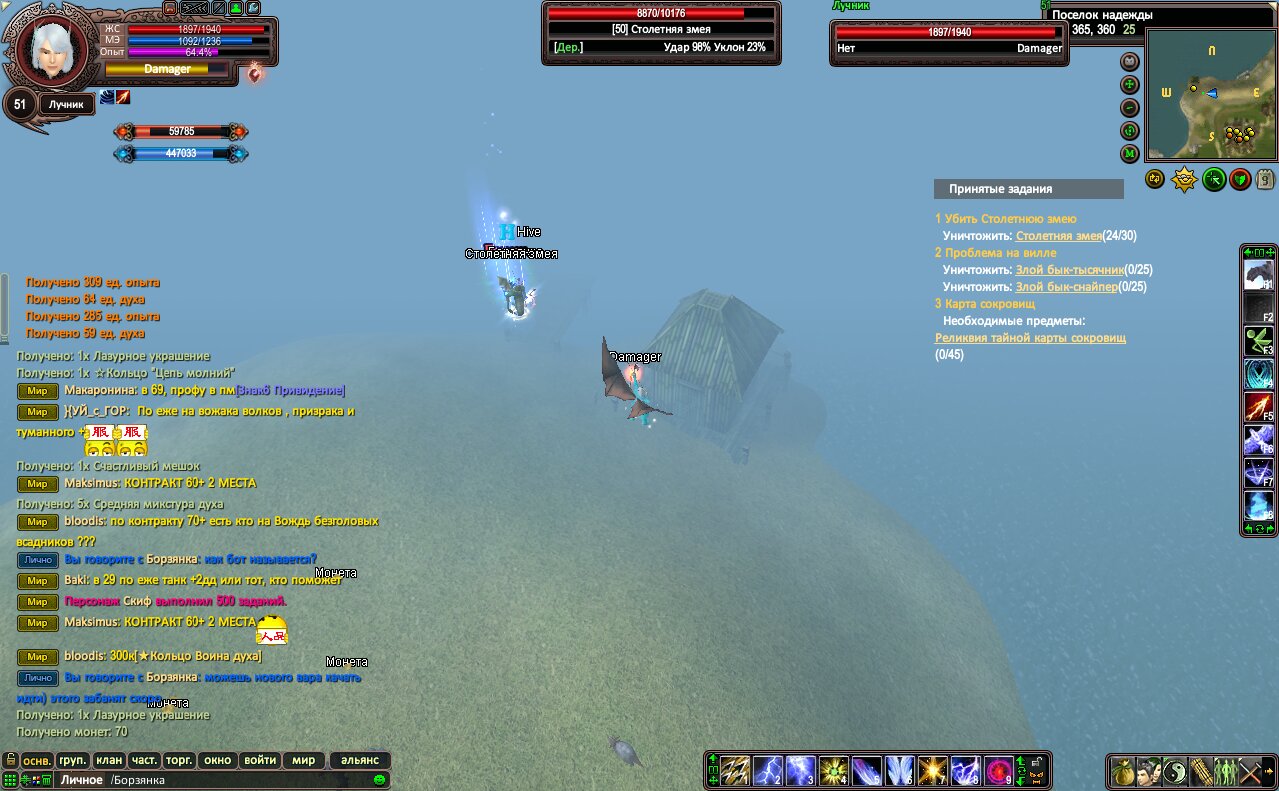This screenshot has width=1279, height=791.
Task: Toggle the chat lock padlock icon
Action: point(9,760)
